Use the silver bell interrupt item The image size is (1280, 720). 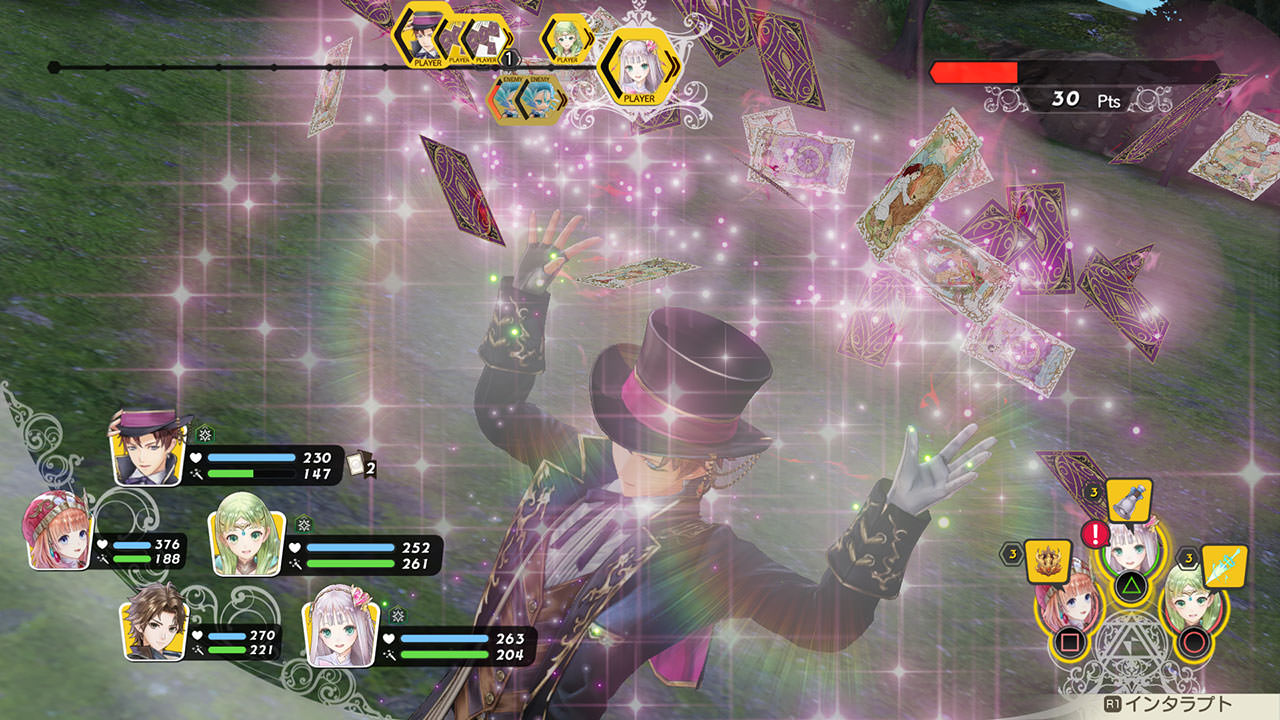tap(1129, 501)
